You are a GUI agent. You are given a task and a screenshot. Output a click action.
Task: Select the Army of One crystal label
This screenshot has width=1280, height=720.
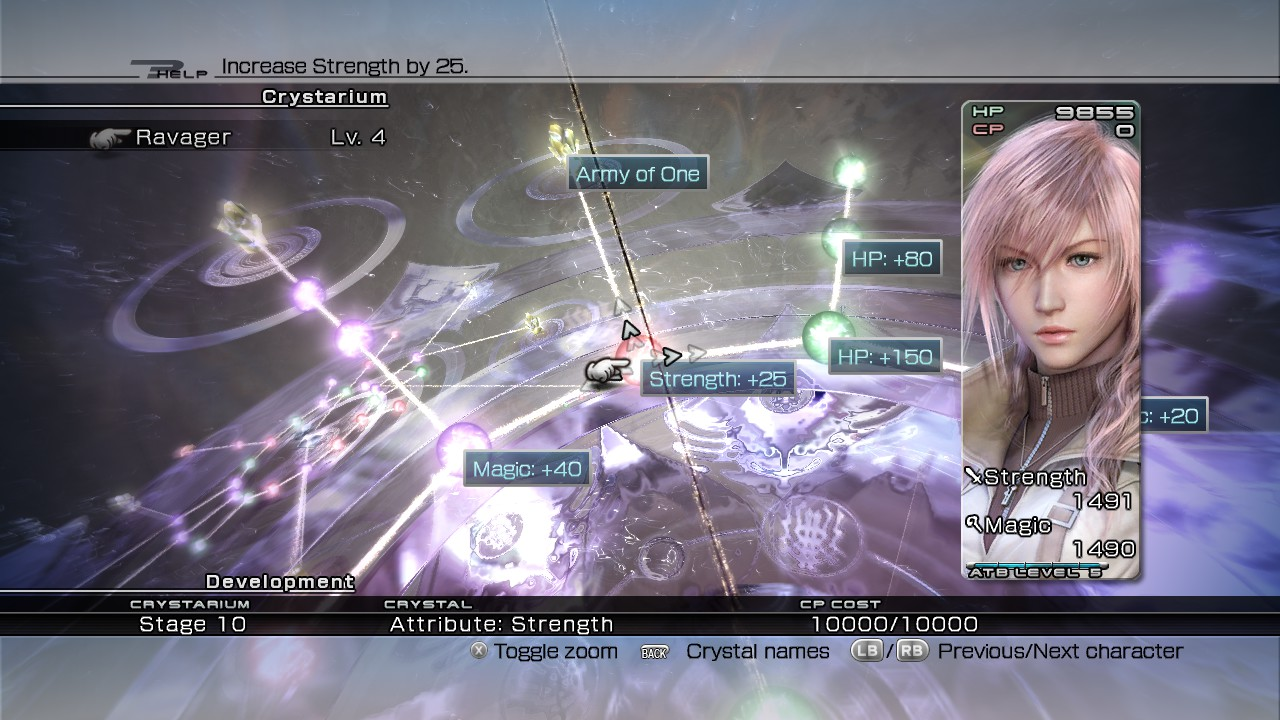(x=638, y=174)
